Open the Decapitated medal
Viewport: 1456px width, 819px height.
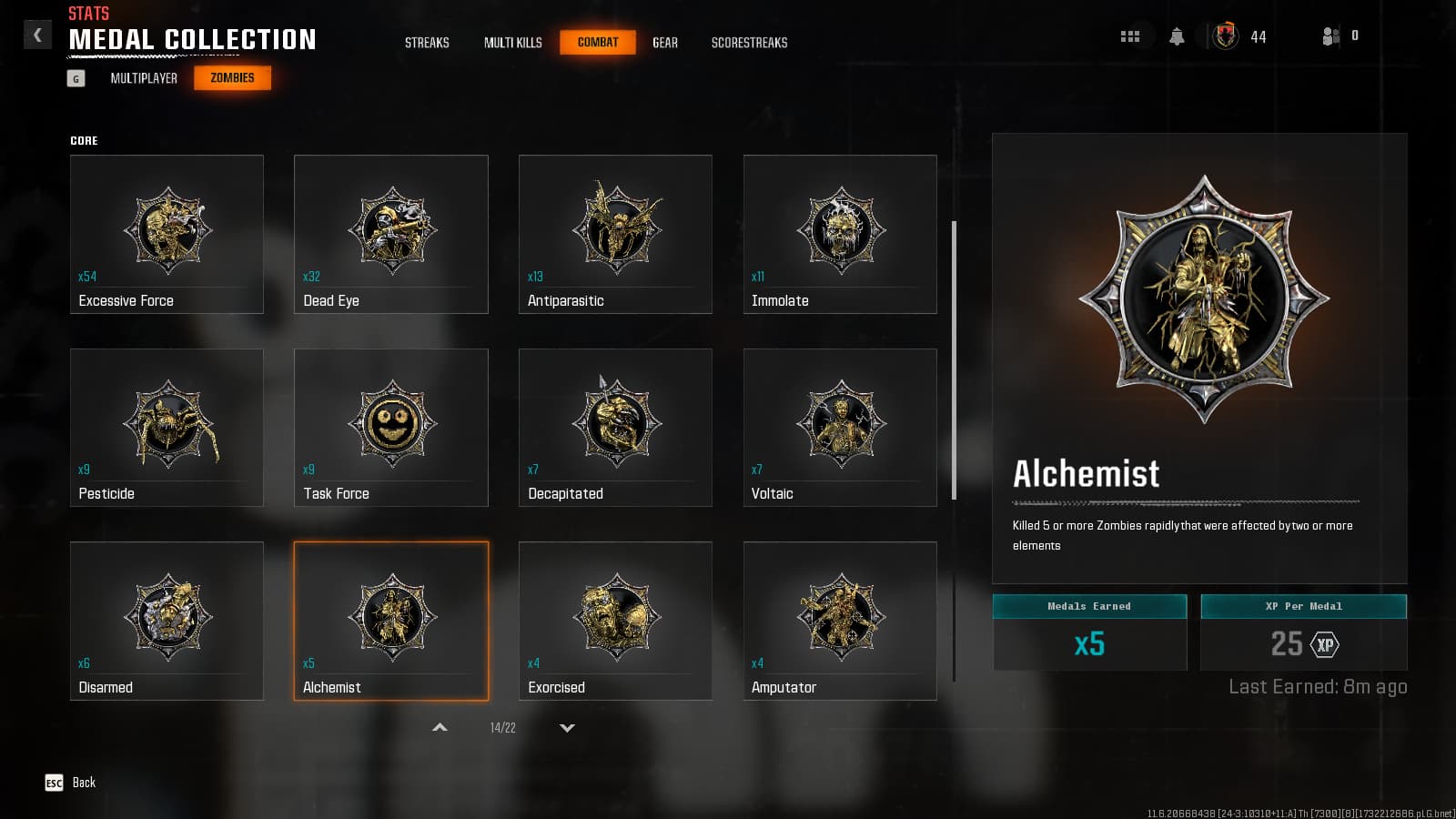point(615,428)
